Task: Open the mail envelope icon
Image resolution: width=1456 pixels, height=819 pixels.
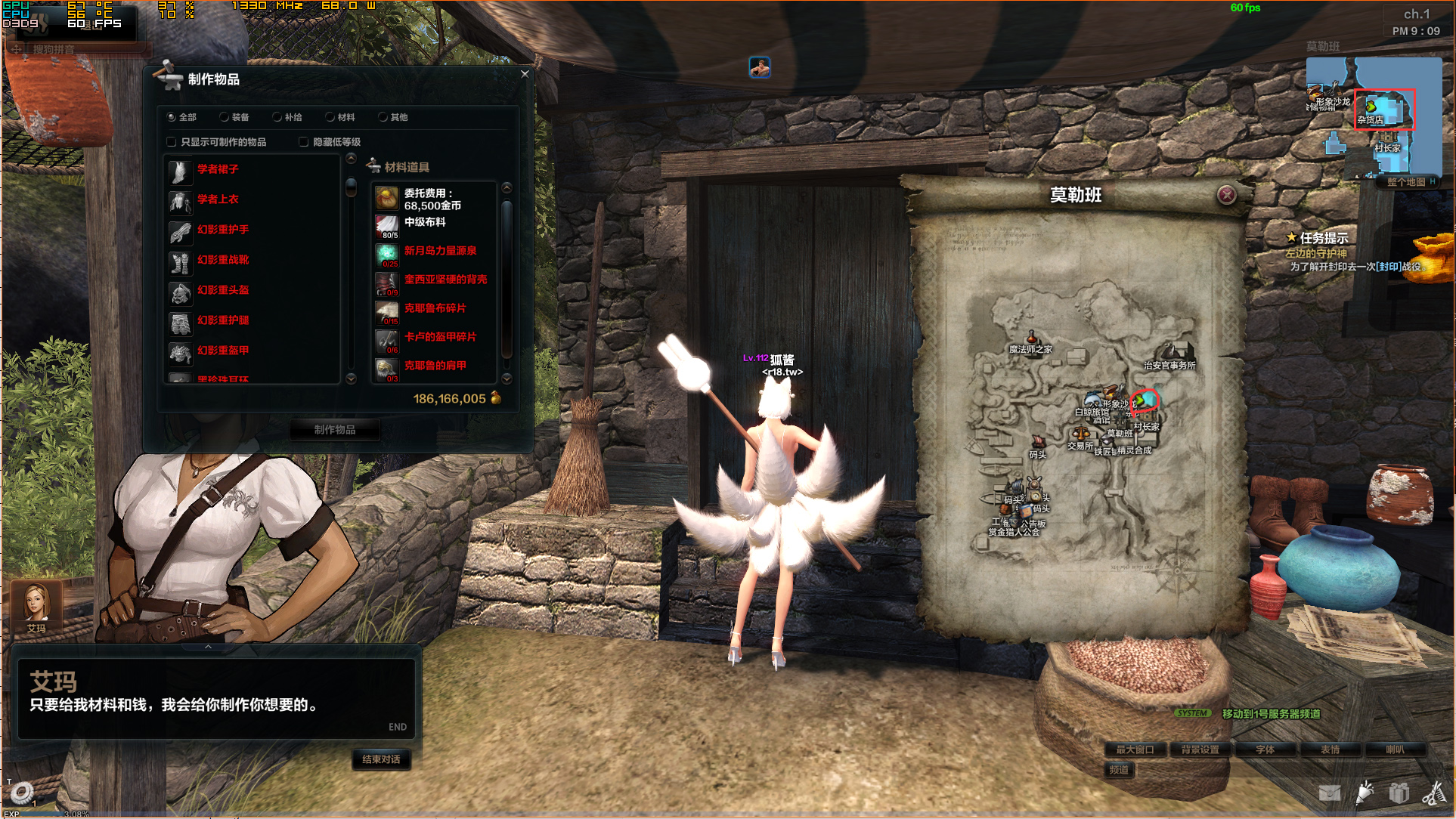Action: click(x=1329, y=793)
